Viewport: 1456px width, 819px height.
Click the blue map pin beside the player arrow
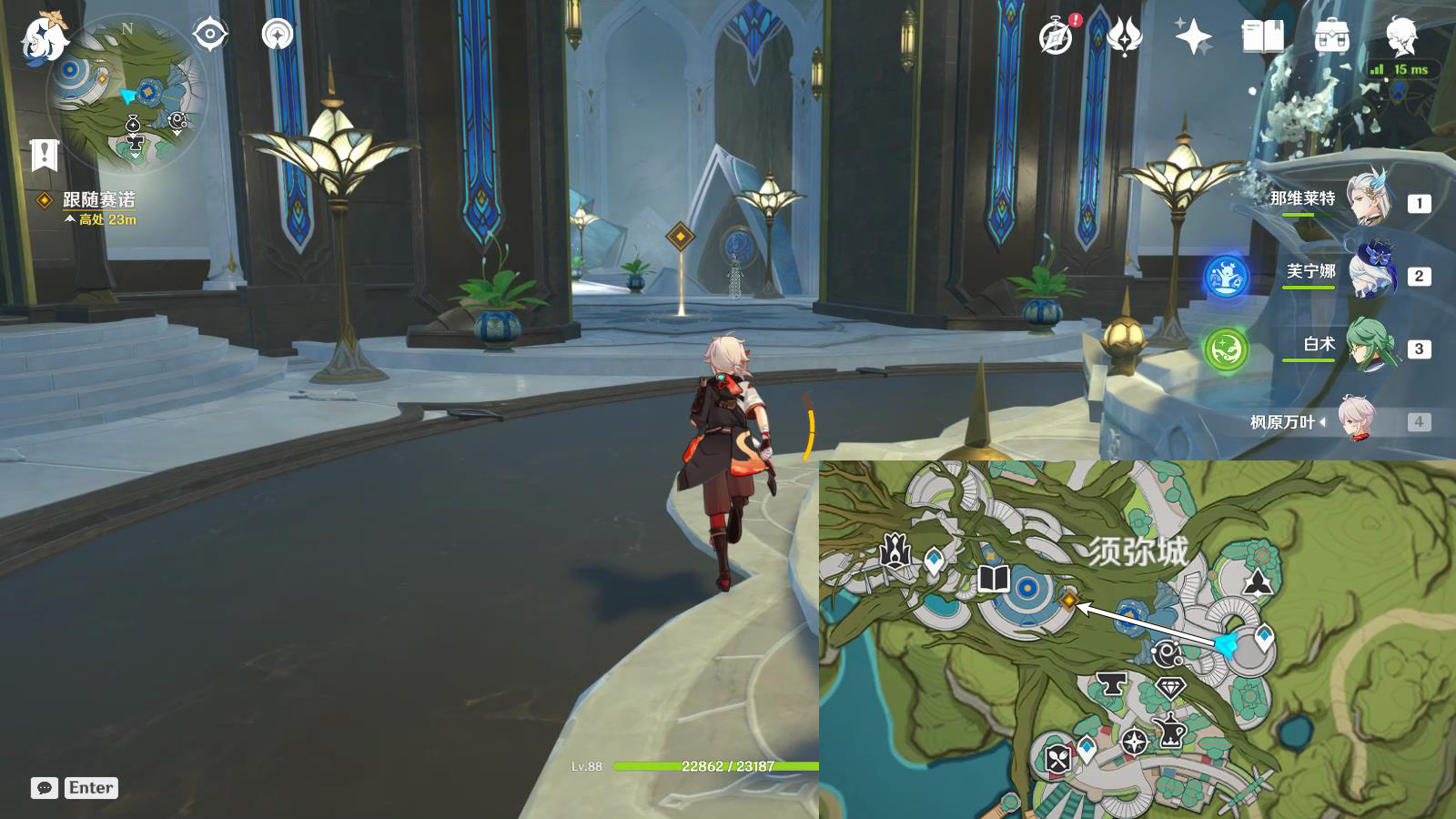1264,637
